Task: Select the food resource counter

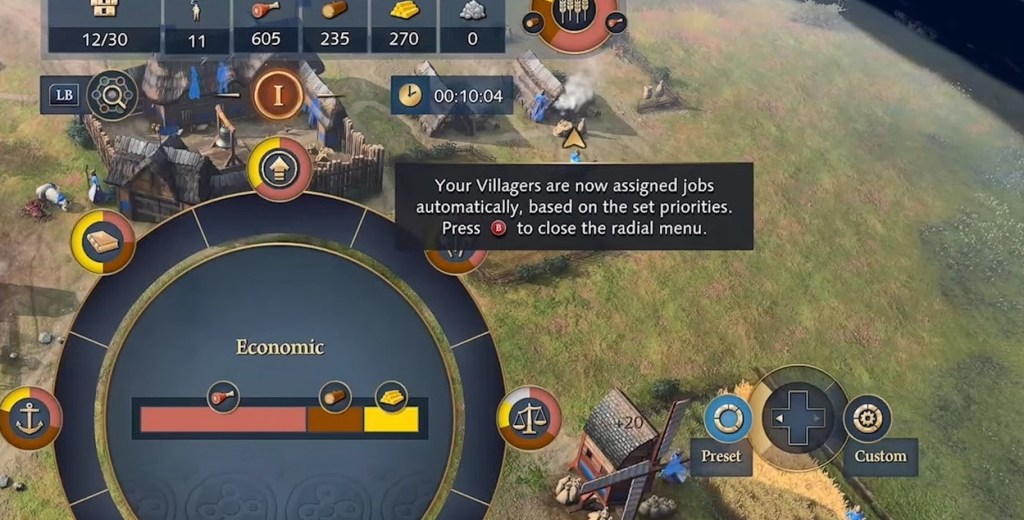Action: click(265, 25)
